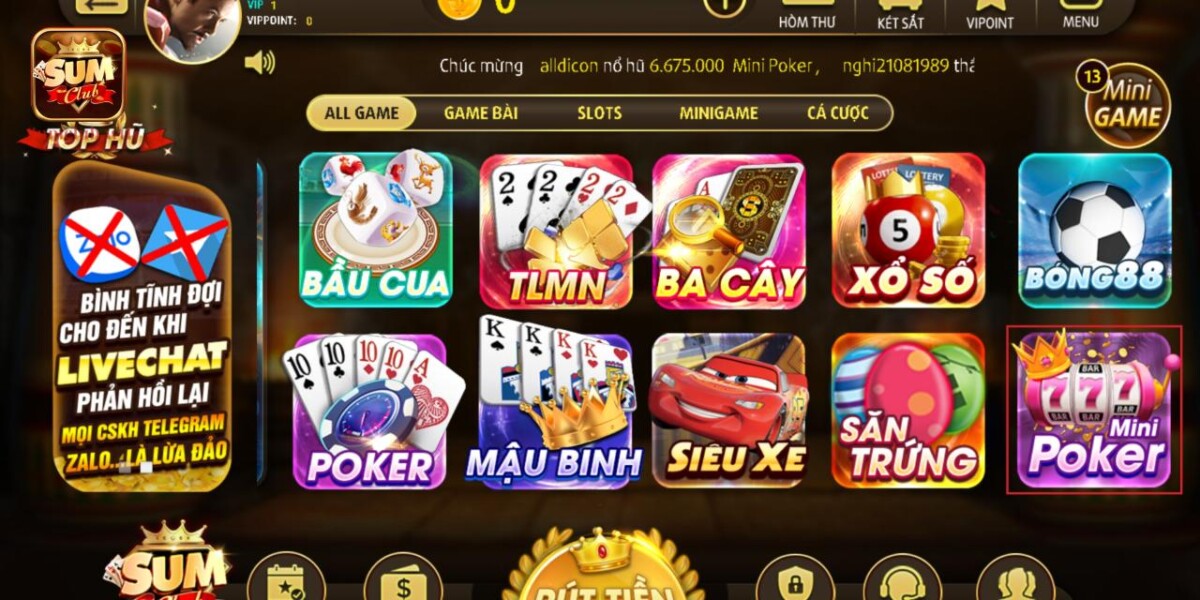Viewport: 1200px width, 600px height.
Task: Toggle the sound speaker icon
Action: (259, 63)
